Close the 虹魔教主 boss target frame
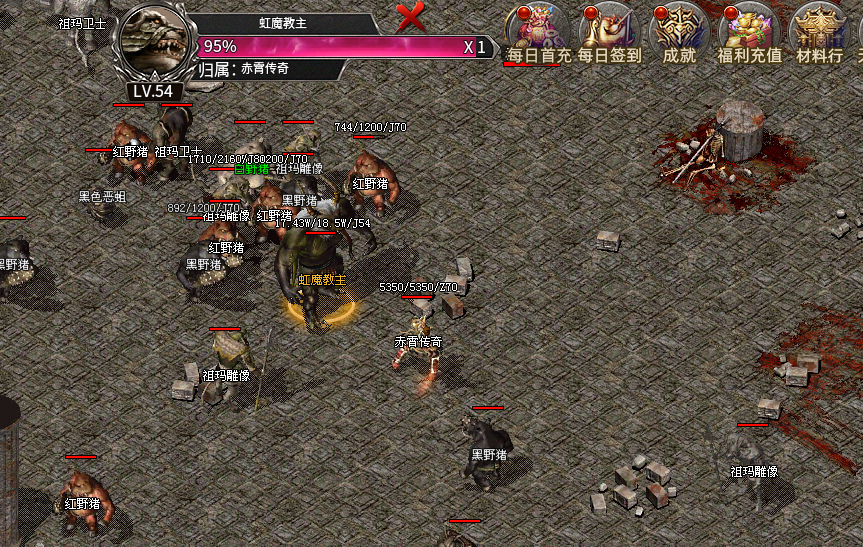 411,16
